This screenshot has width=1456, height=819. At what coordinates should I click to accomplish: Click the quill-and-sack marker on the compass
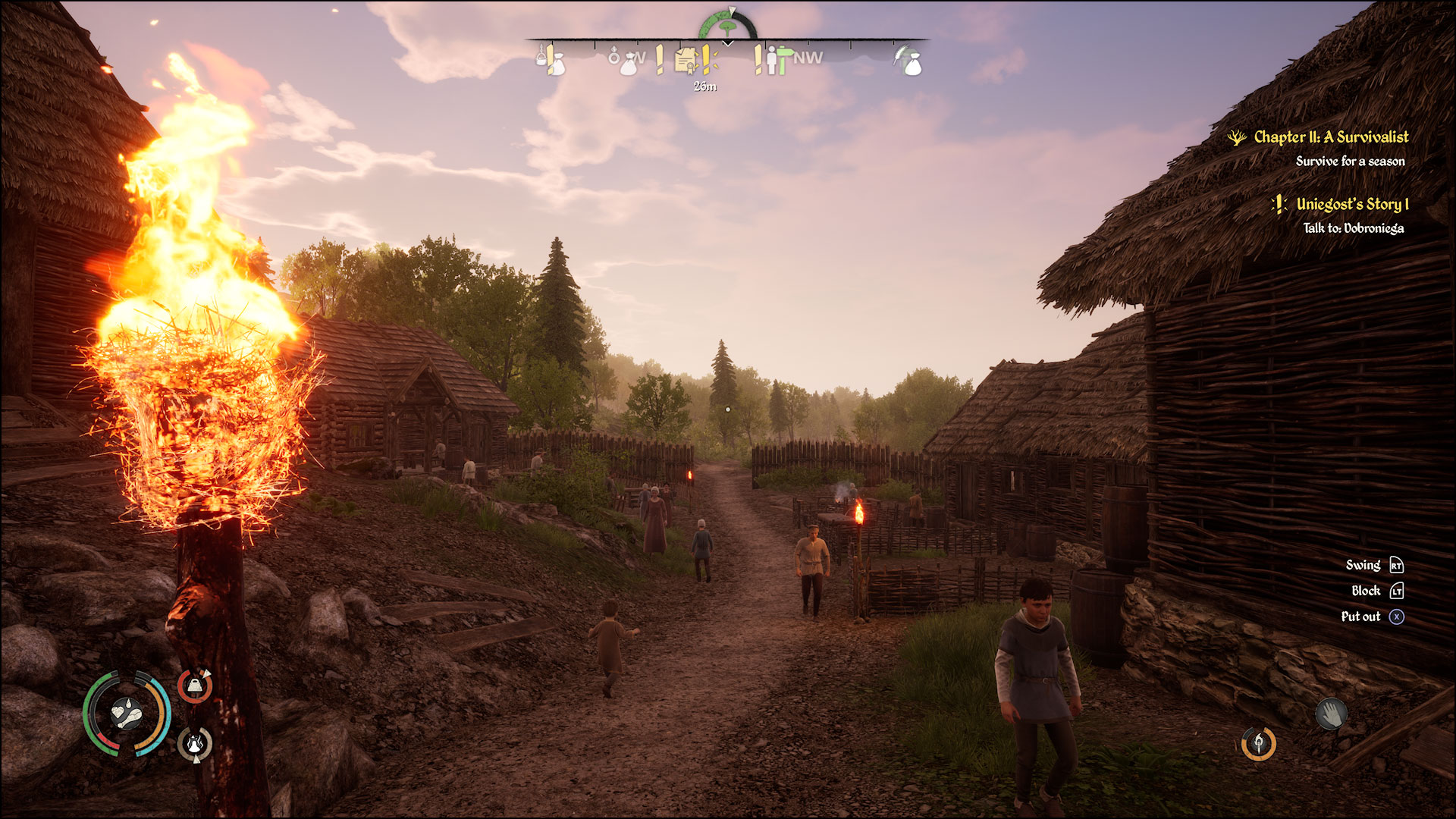(x=908, y=62)
